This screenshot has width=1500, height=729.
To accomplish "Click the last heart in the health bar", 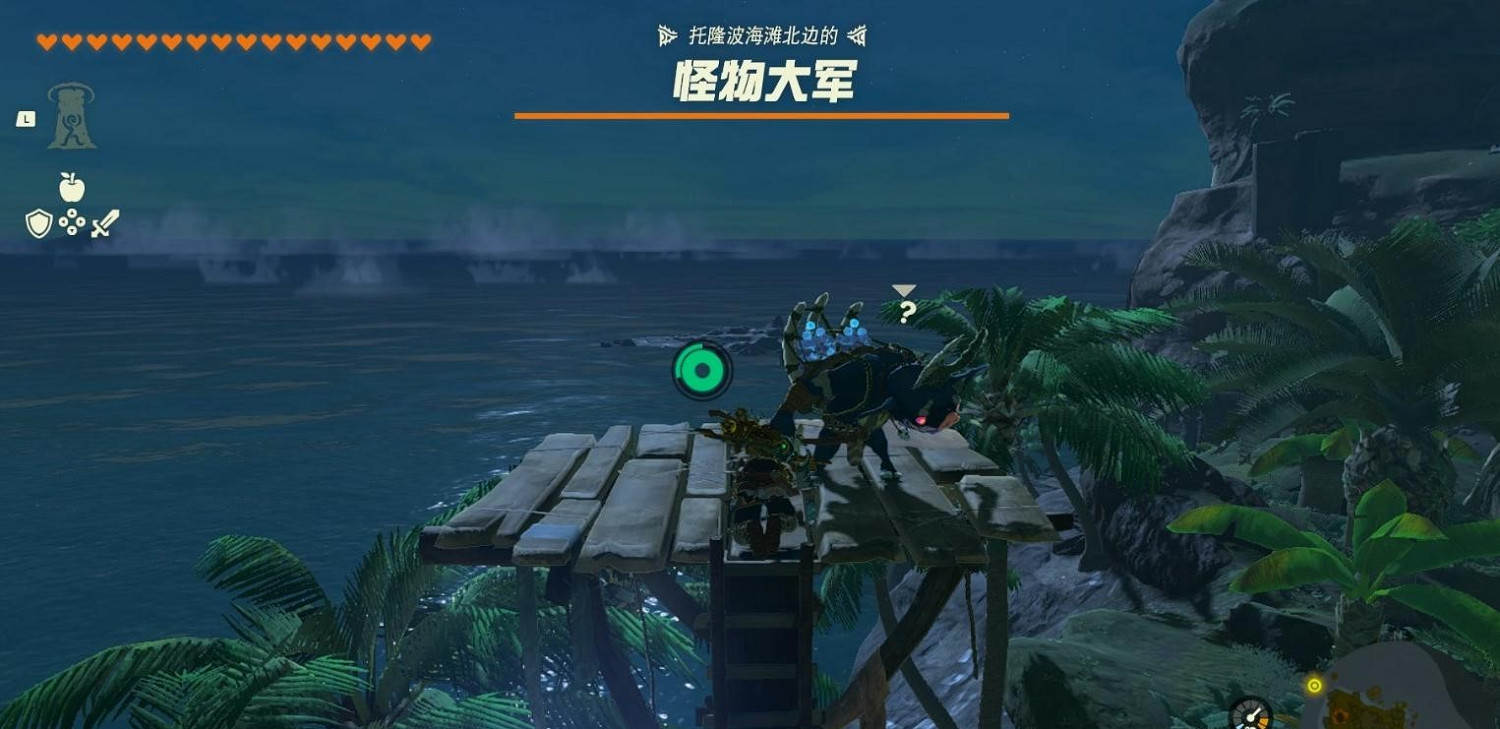I will tap(420, 41).
